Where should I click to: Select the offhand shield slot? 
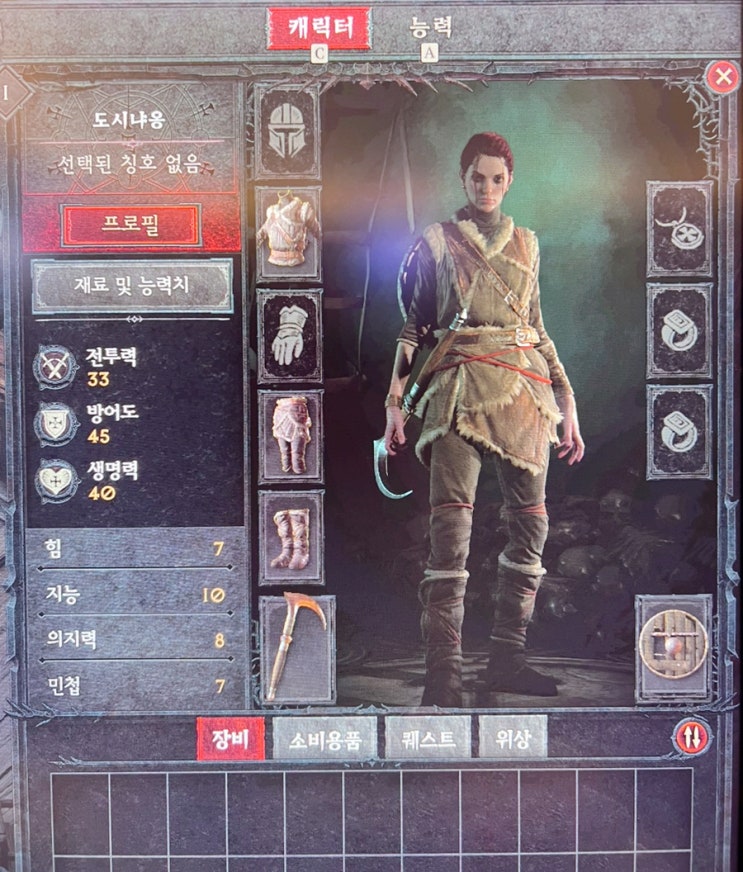(x=674, y=647)
